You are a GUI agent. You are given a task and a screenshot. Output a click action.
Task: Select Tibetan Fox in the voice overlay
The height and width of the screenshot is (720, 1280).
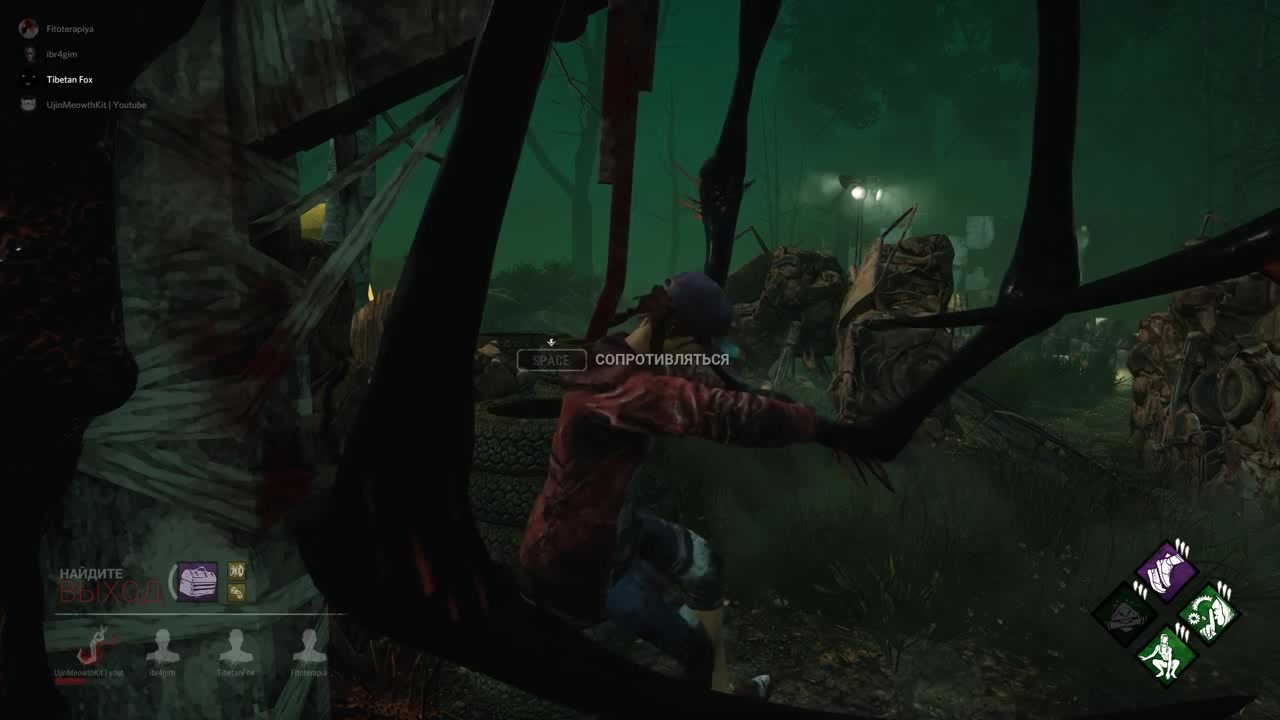click(x=69, y=79)
